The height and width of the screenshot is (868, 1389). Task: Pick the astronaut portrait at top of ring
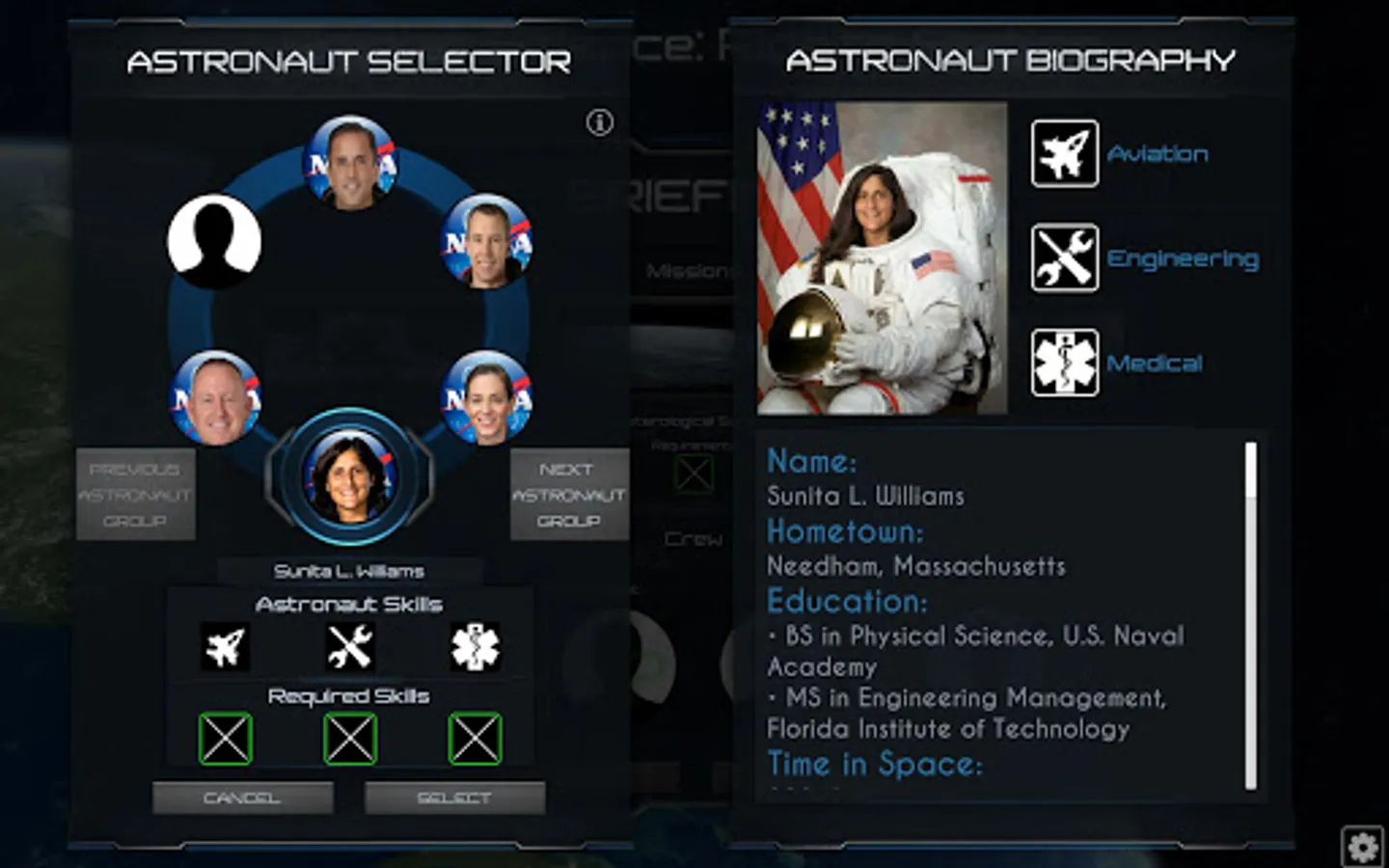pyautogui.click(x=350, y=164)
